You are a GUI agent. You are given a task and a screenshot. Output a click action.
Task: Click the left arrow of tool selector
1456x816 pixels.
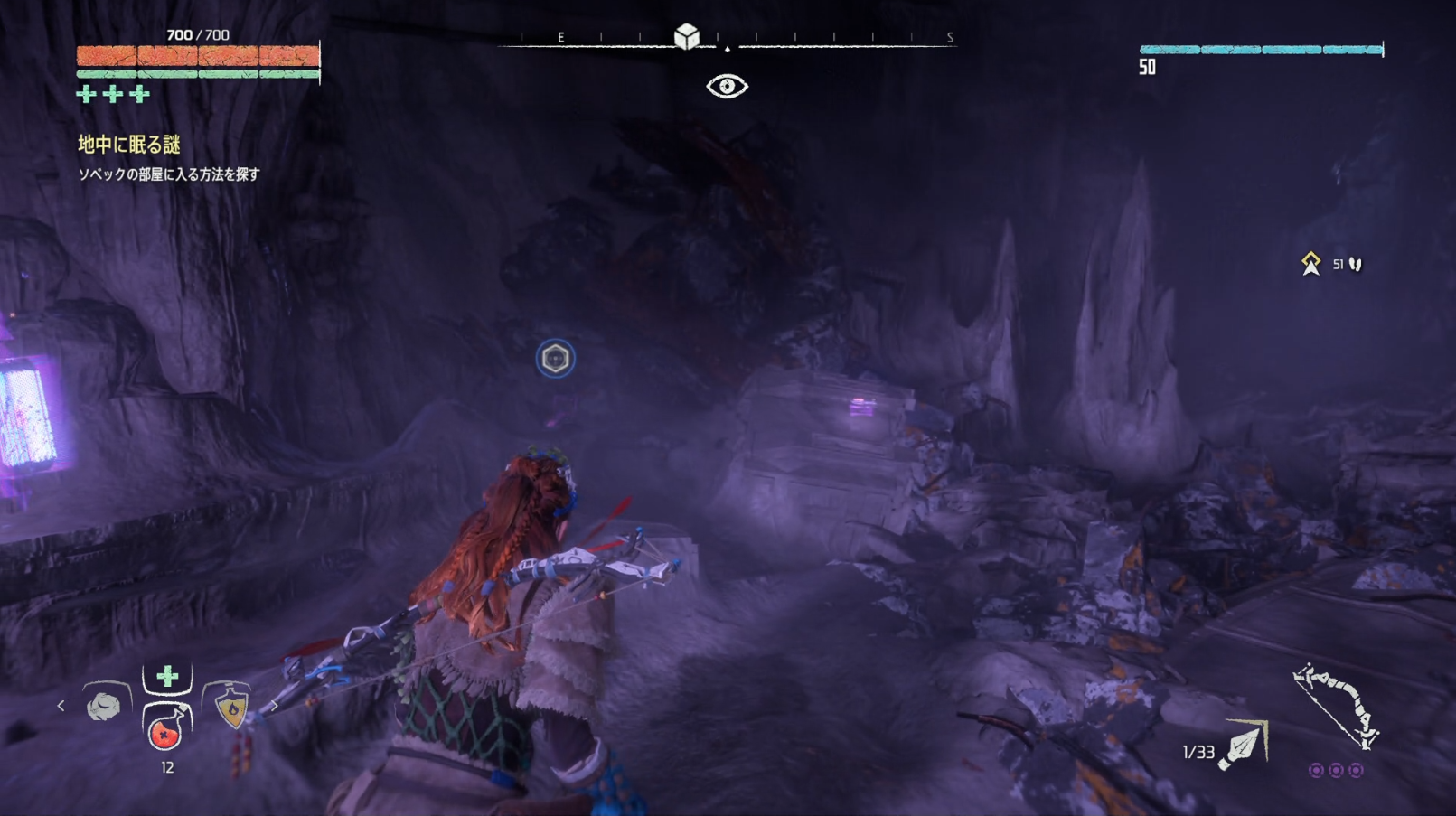pos(61,706)
